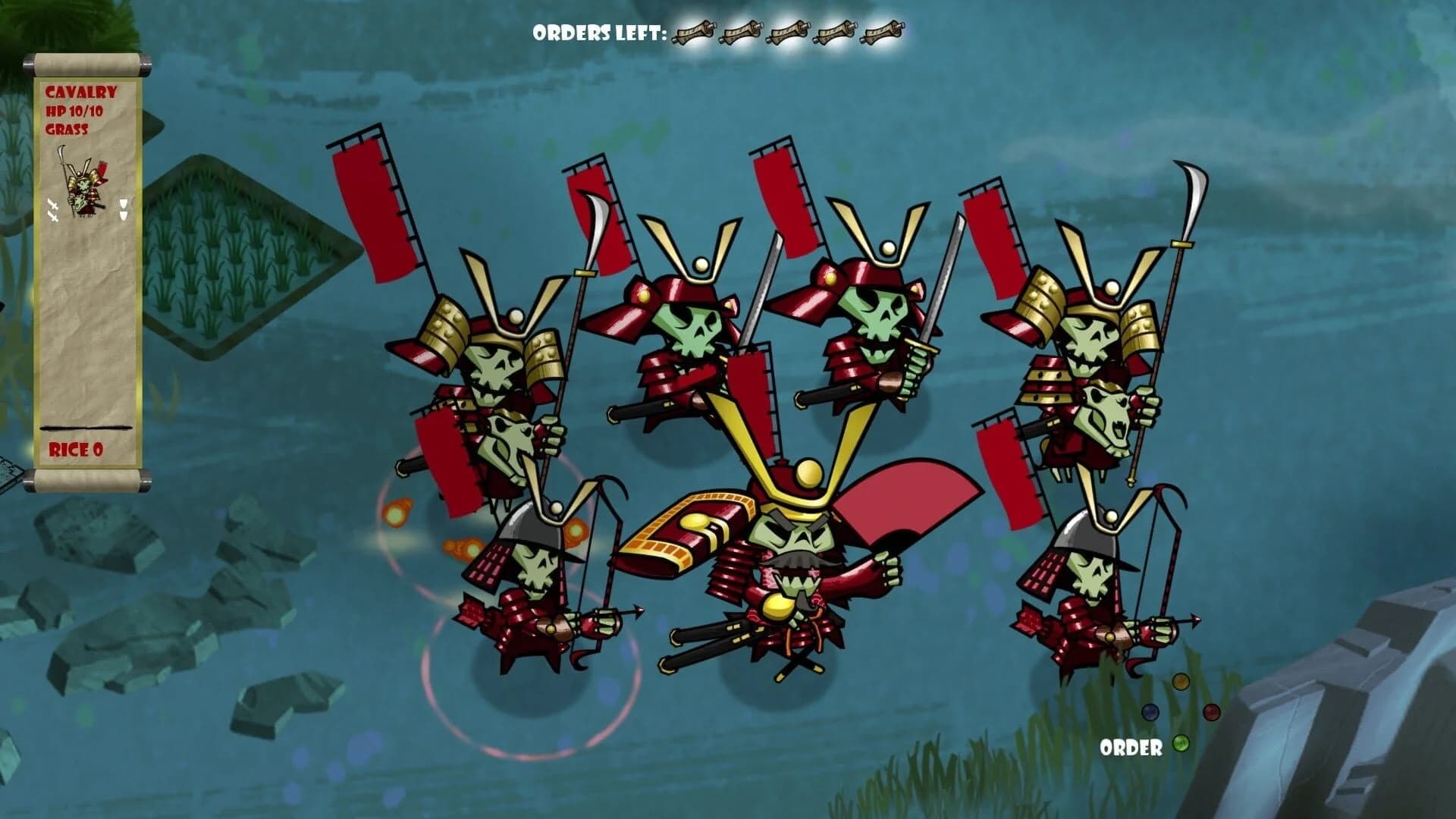This screenshot has height=819, width=1456.
Task: Select the cavalry portrait on the scroll panel
Action: click(85, 184)
